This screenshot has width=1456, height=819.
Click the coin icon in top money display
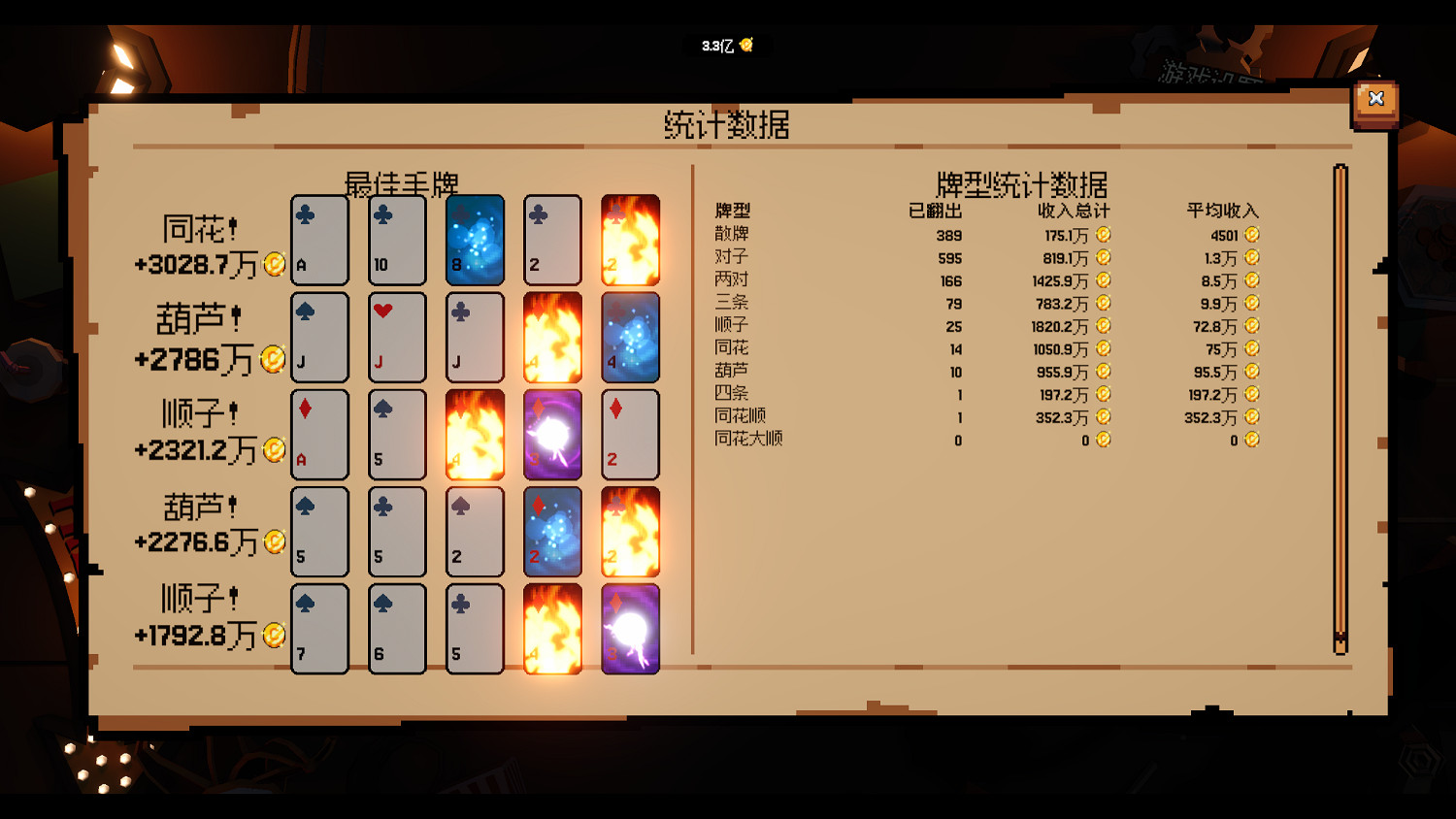pyautogui.click(x=745, y=45)
